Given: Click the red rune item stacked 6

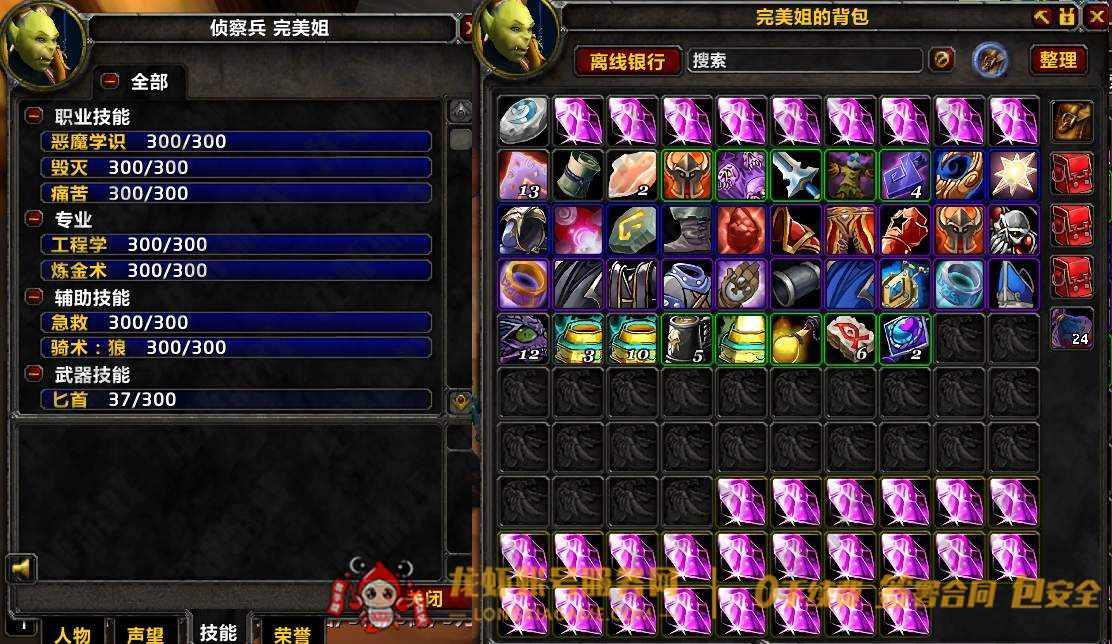Looking at the screenshot, I should [851, 339].
